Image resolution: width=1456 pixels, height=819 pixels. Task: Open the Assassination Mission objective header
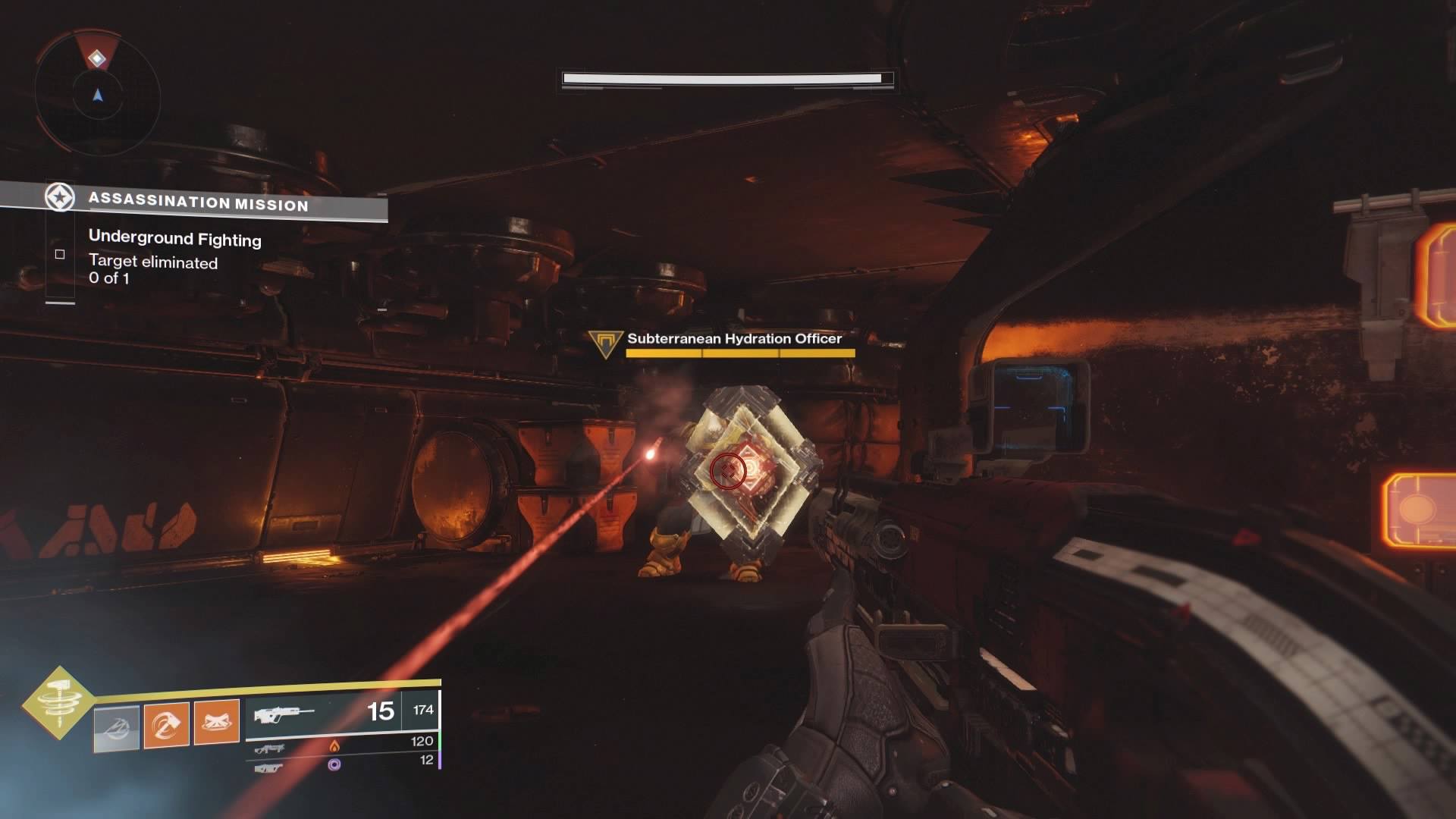tap(197, 202)
